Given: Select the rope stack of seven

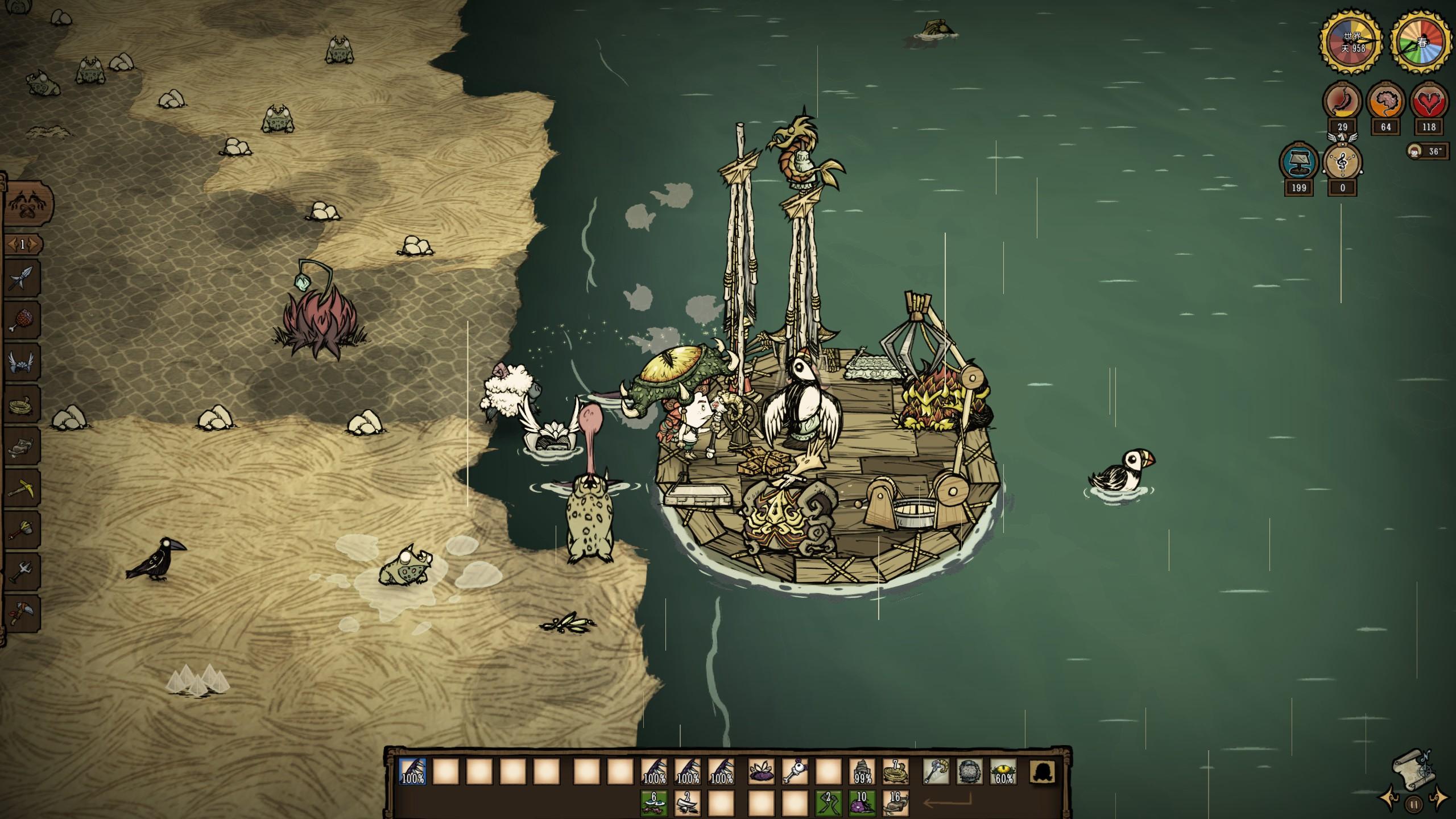Looking at the screenshot, I should click(x=896, y=772).
